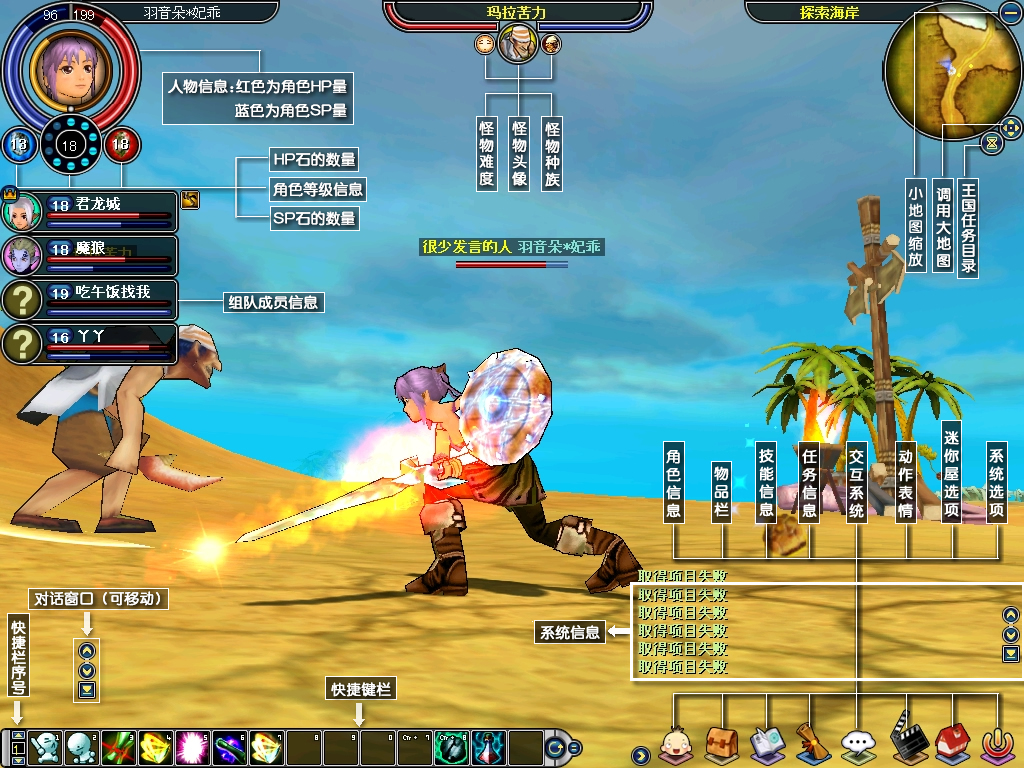The image size is (1024, 768).
Task: Activate the green crossed-out skill in slot 3
Action: 118,746
